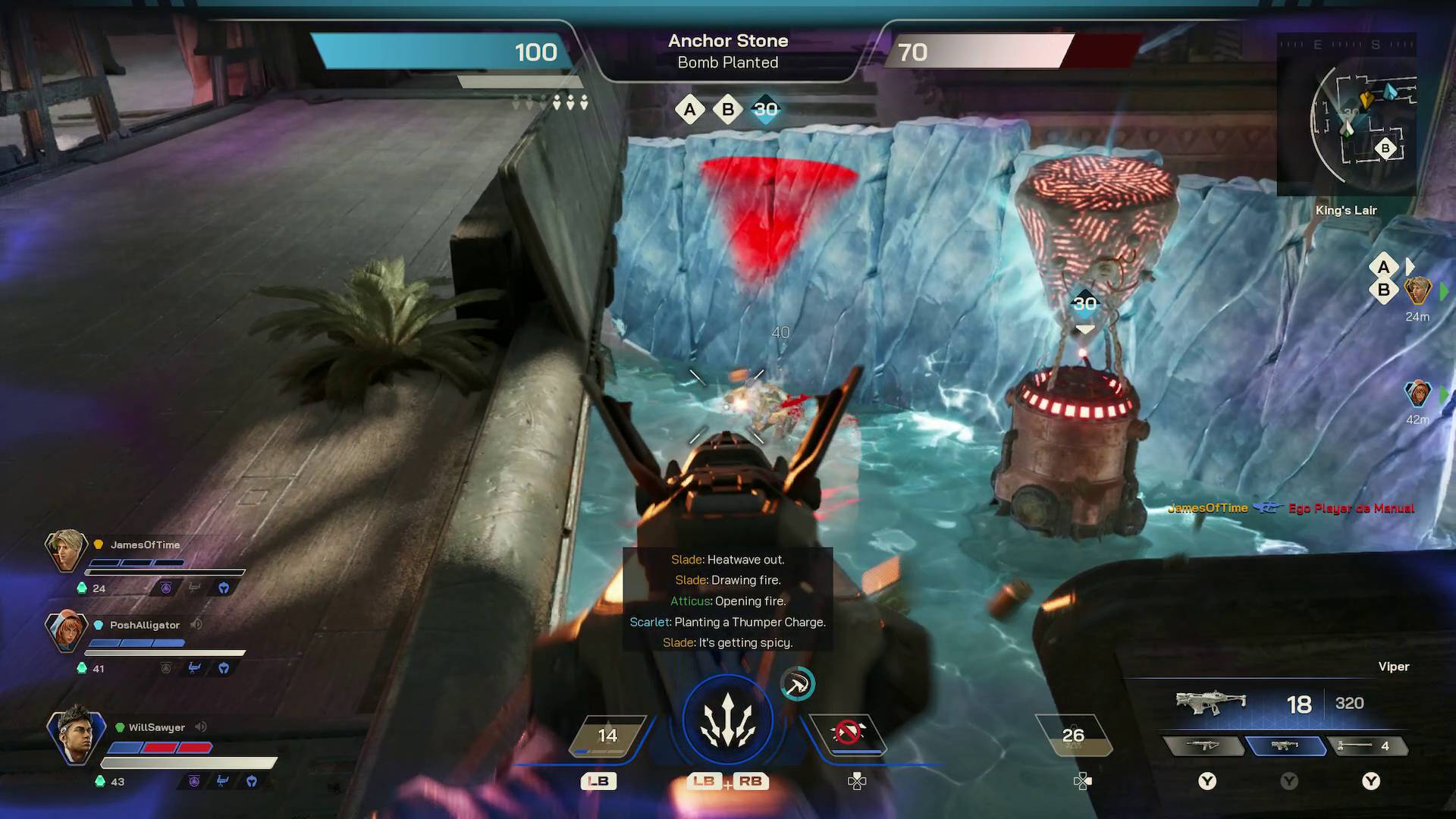Select objective point B marker at top
Viewport: 1456px width, 819px height.
pyautogui.click(x=727, y=109)
